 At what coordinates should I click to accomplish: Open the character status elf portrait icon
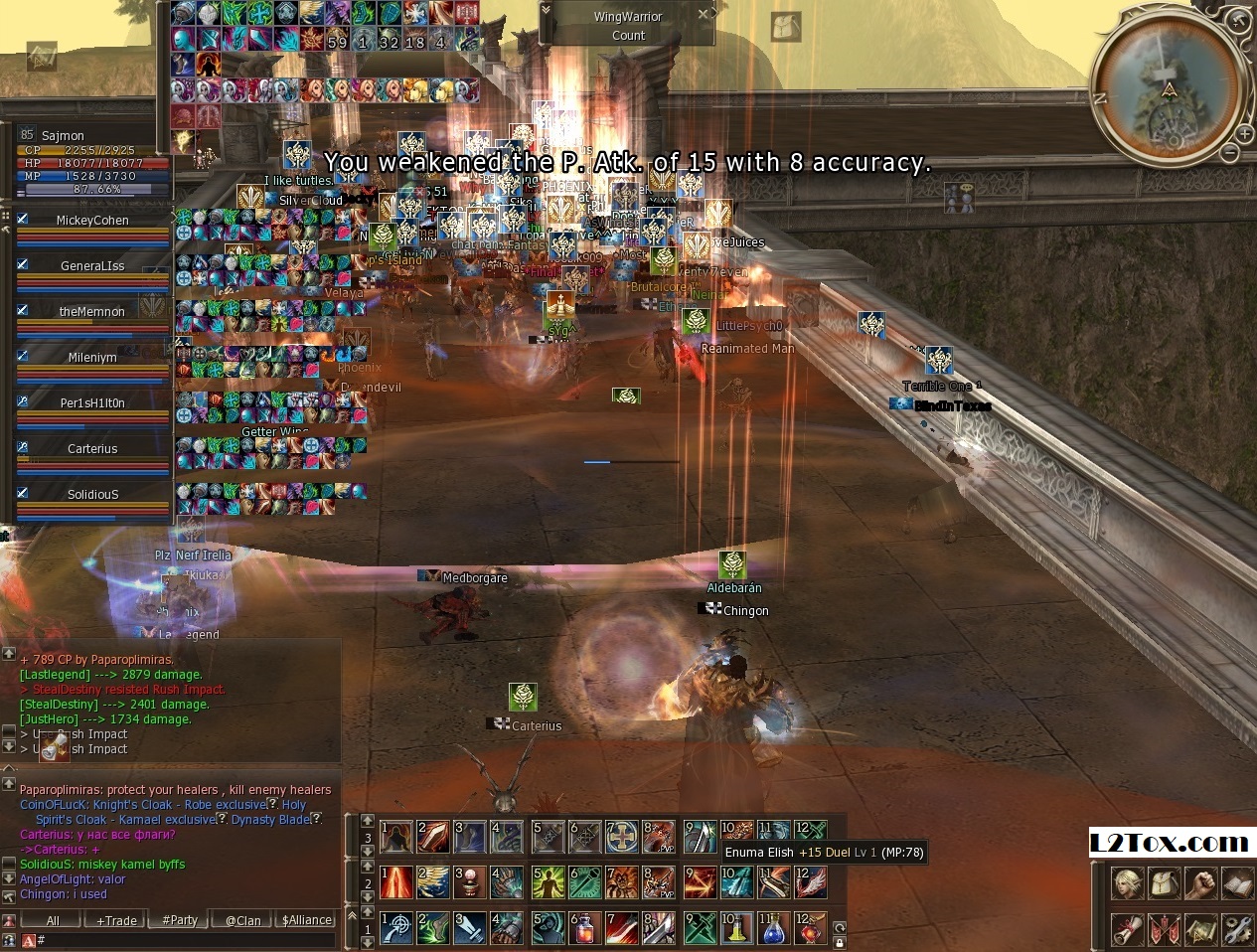click(1127, 883)
